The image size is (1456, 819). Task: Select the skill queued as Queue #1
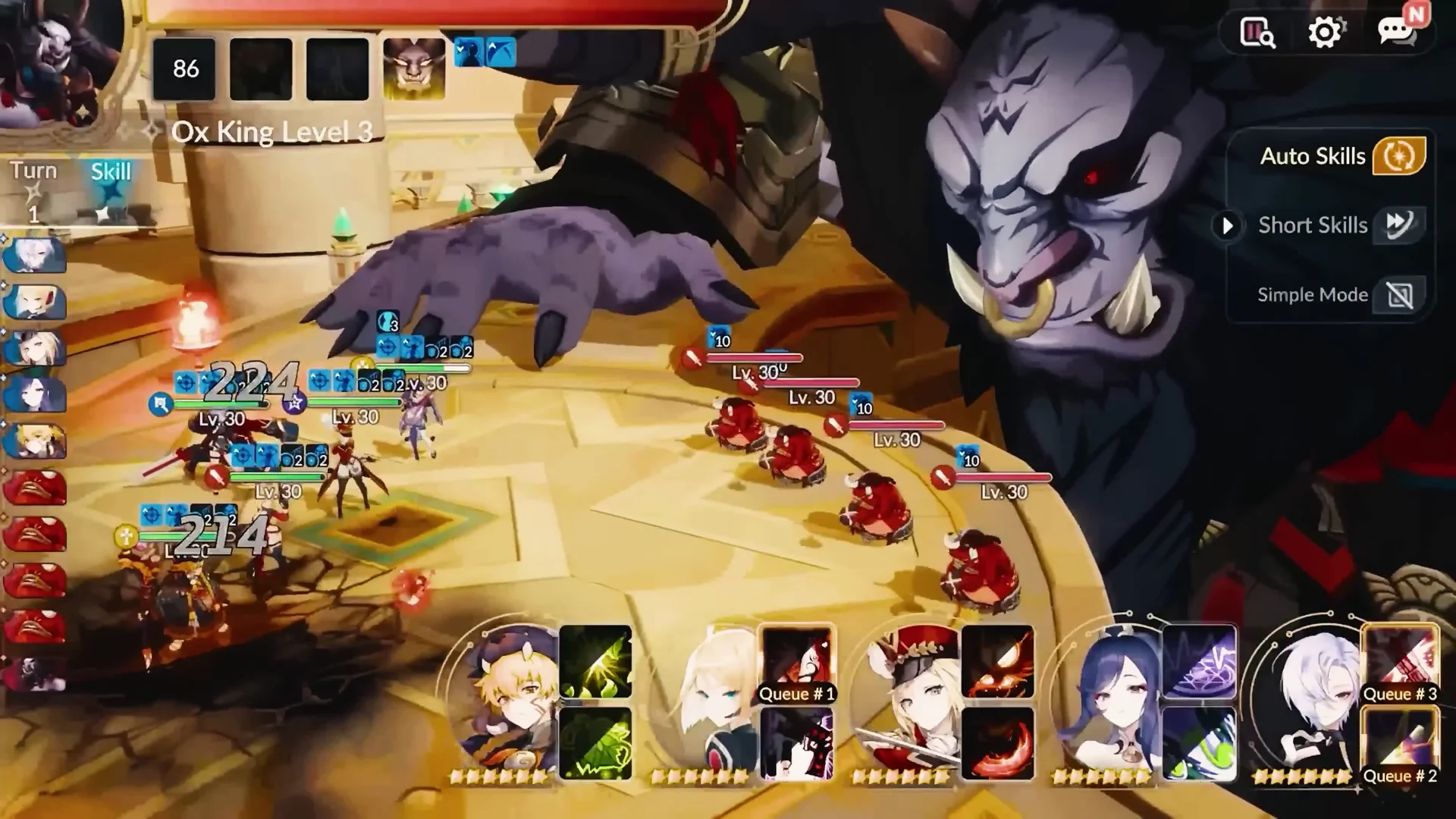coord(796,663)
